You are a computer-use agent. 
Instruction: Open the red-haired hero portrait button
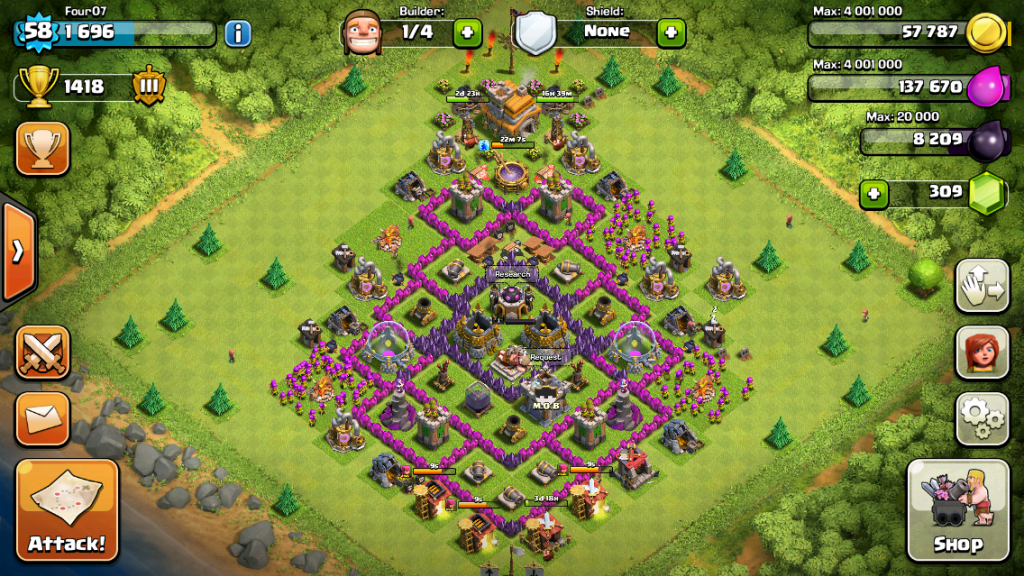[x=981, y=352]
